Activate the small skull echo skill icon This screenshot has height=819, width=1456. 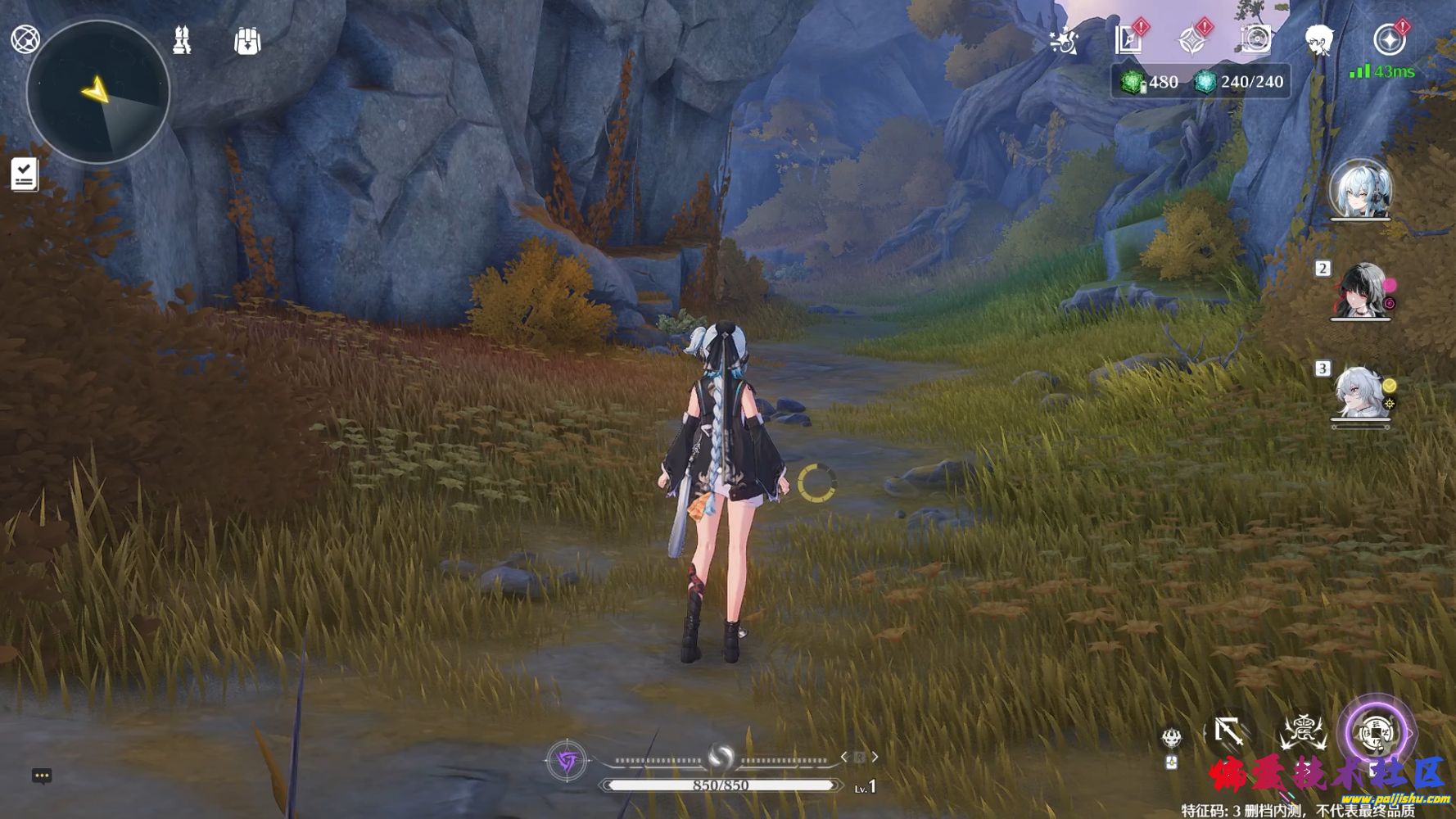coord(1172,738)
